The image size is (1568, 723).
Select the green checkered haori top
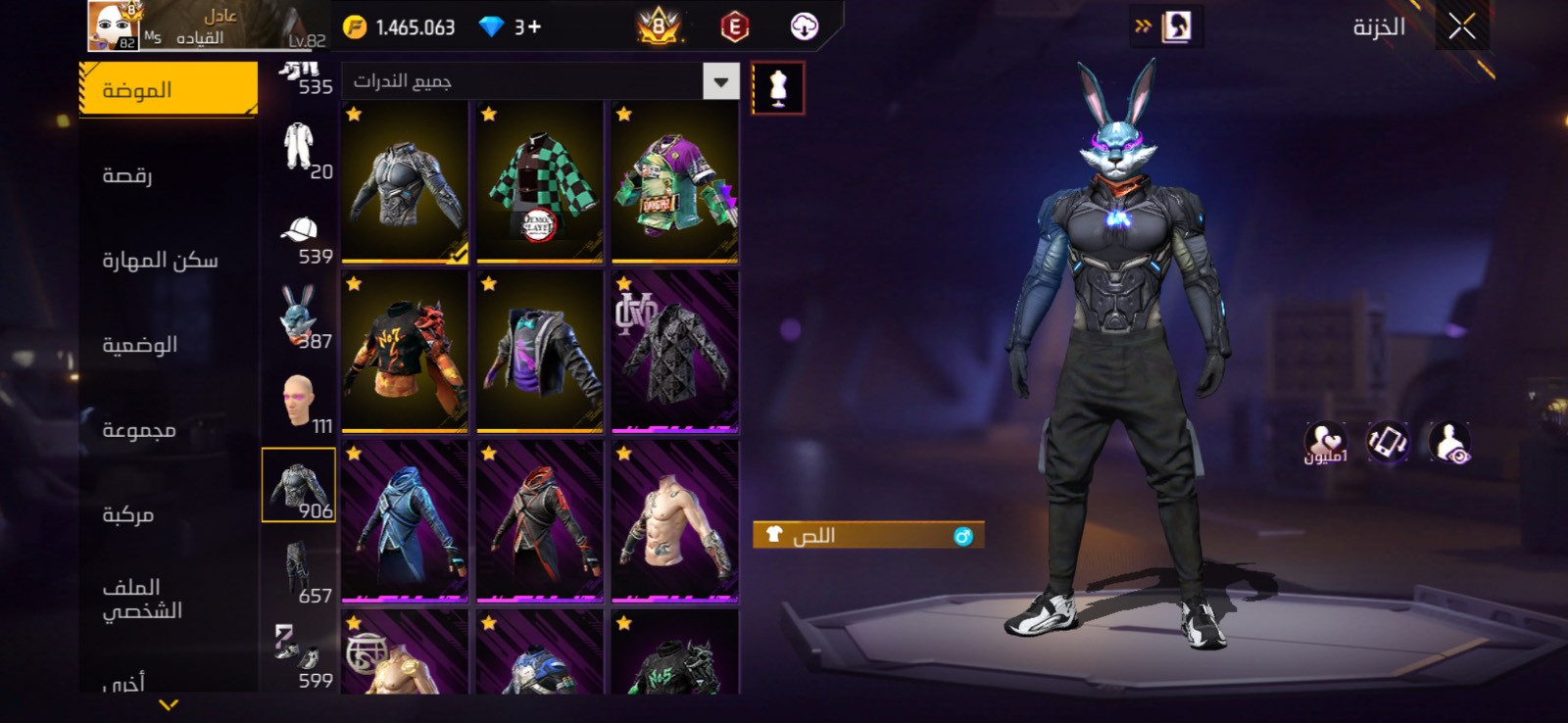pyautogui.click(x=539, y=182)
